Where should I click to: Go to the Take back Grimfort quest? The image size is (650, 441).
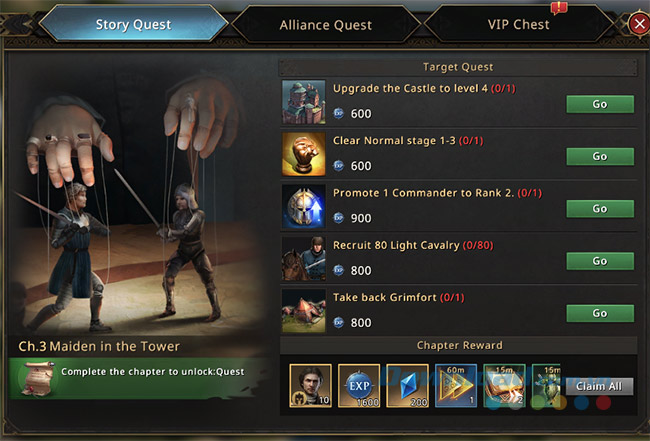click(x=600, y=313)
